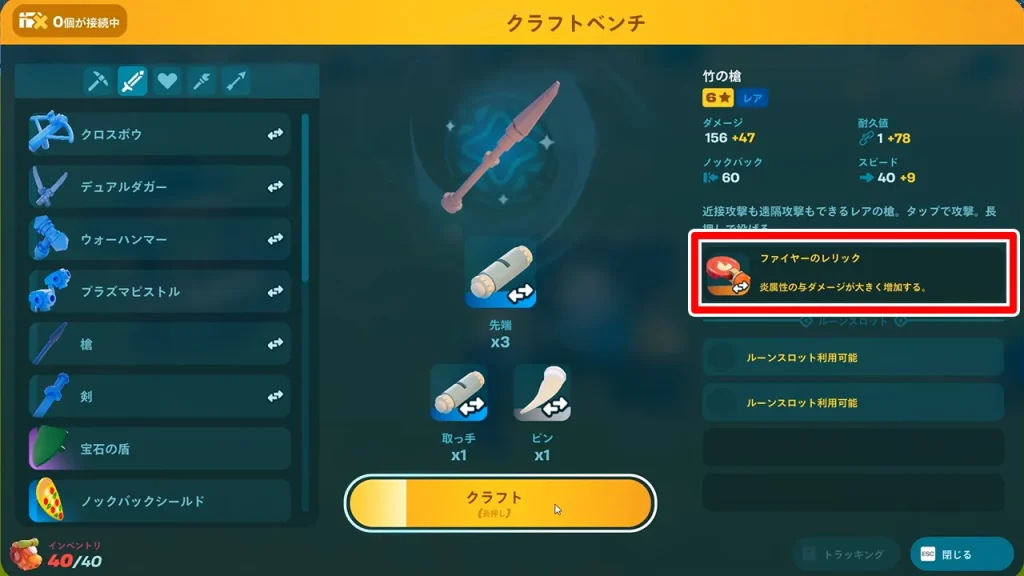Switch to the pickaxe tools tab

tap(98, 81)
